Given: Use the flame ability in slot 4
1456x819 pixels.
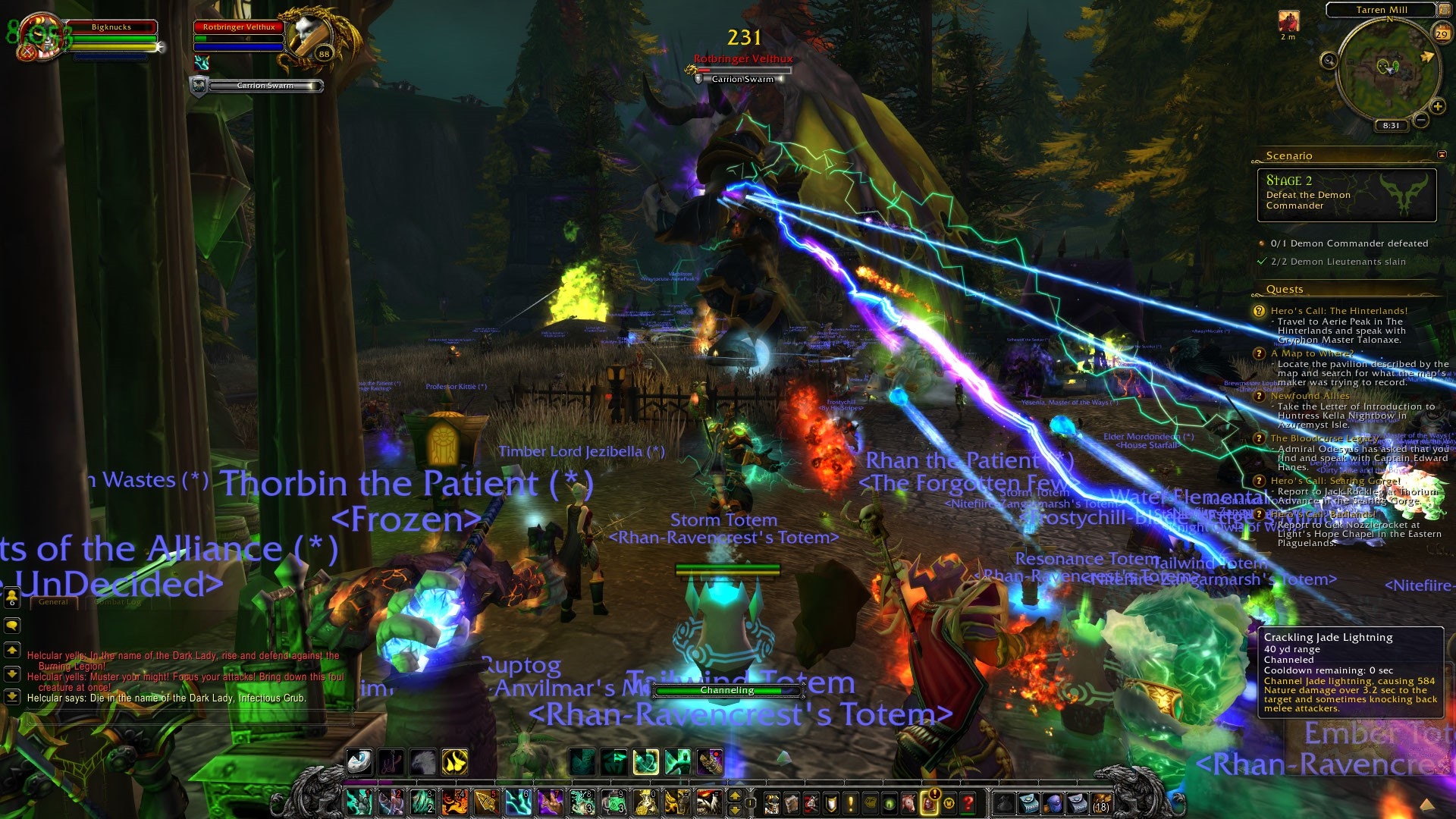Looking at the screenshot, I should pyautogui.click(x=455, y=802).
